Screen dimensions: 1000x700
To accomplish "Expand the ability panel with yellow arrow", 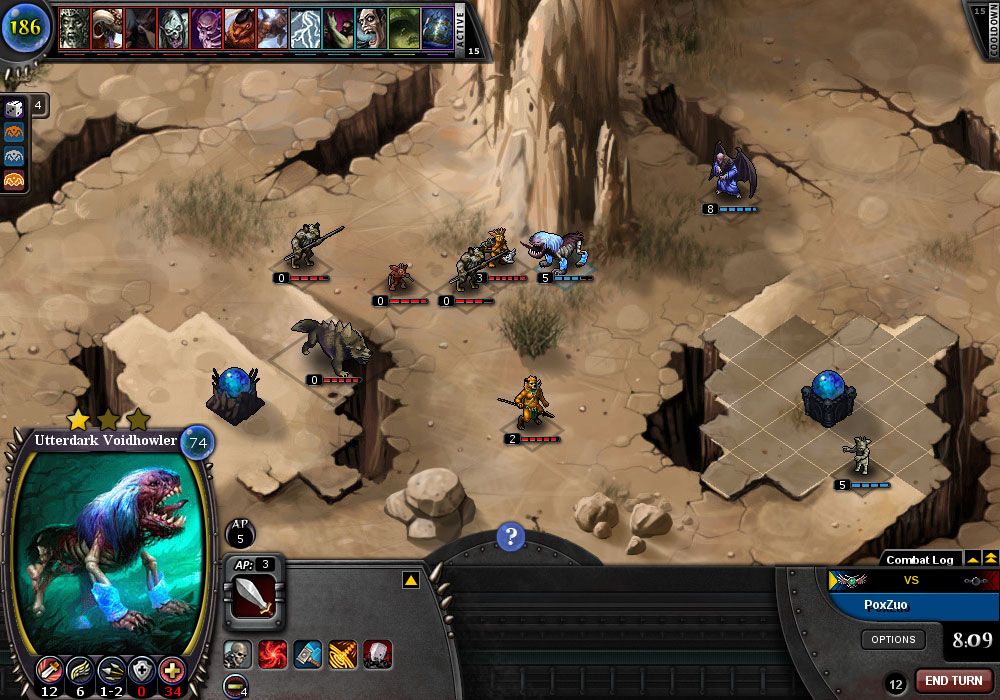I will (x=410, y=580).
